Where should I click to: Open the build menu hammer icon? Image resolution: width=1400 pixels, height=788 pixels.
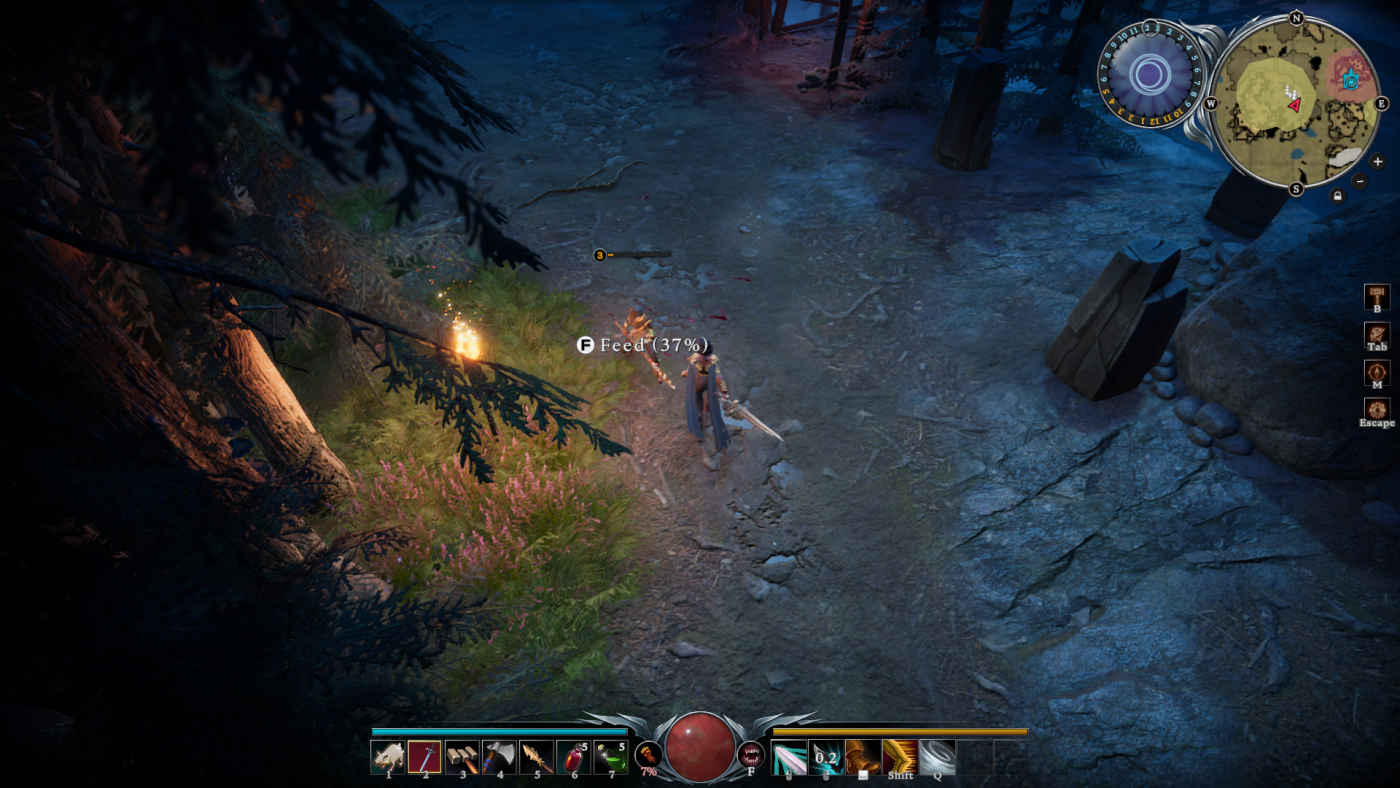(1377, 297)
